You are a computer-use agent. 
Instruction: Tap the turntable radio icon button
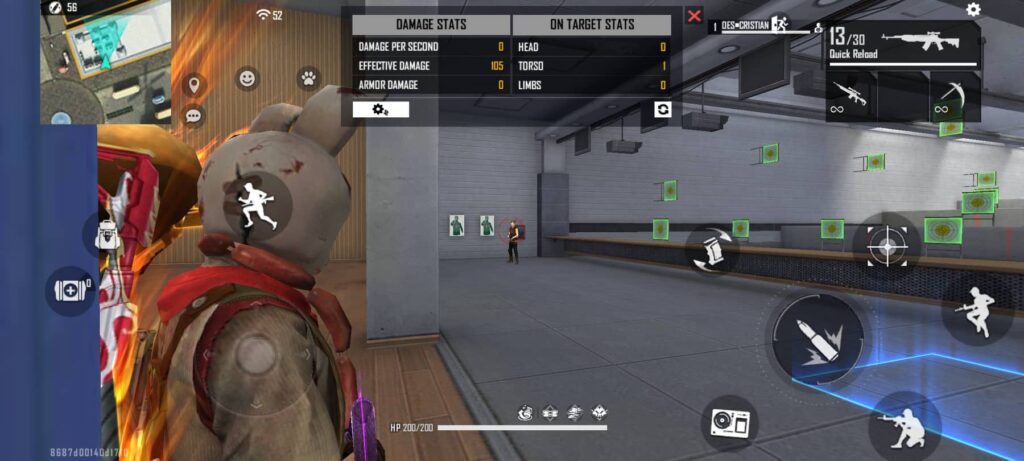pyautogui.click(x=728, y=423)
